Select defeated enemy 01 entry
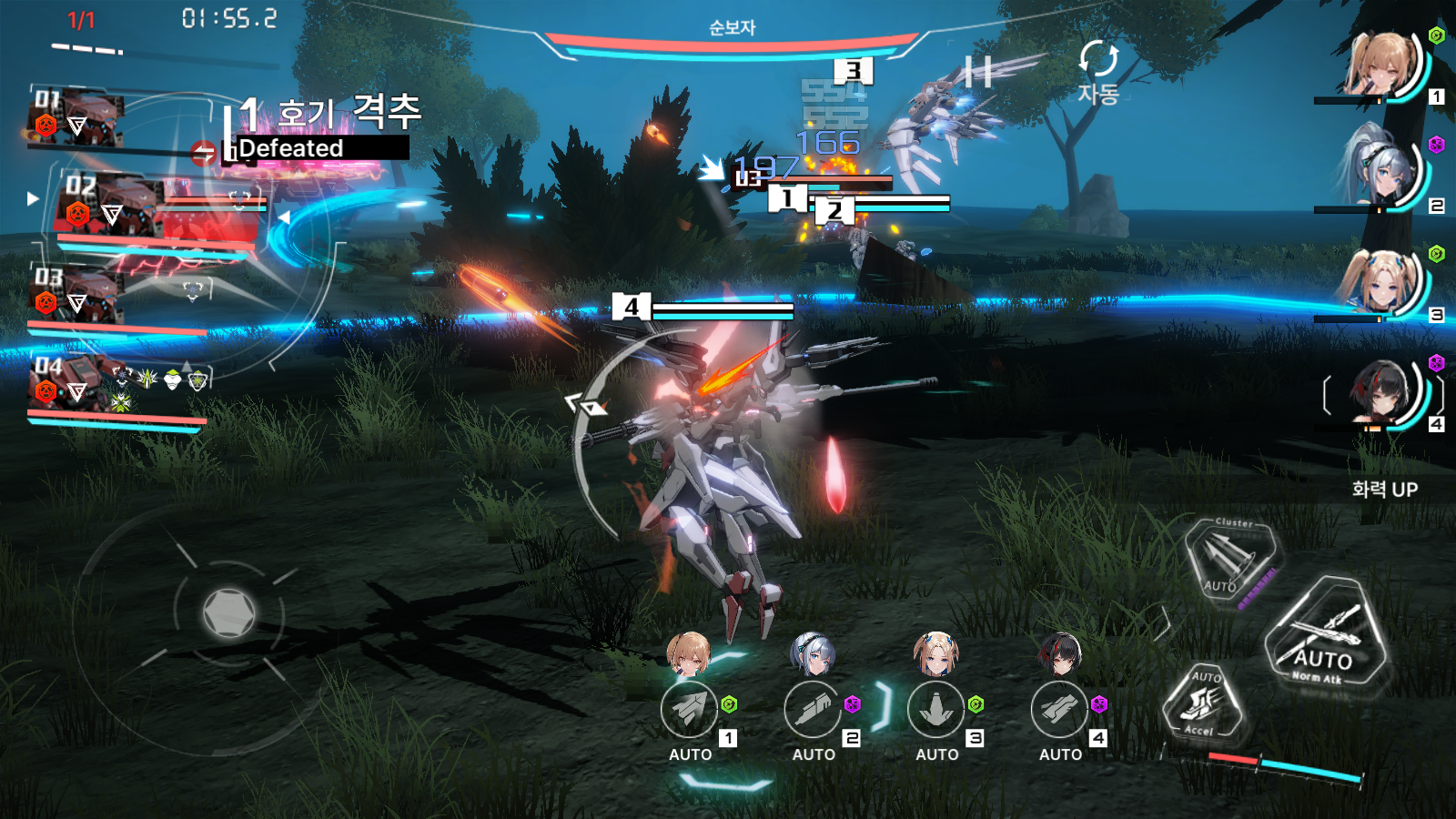 [77, 118]
